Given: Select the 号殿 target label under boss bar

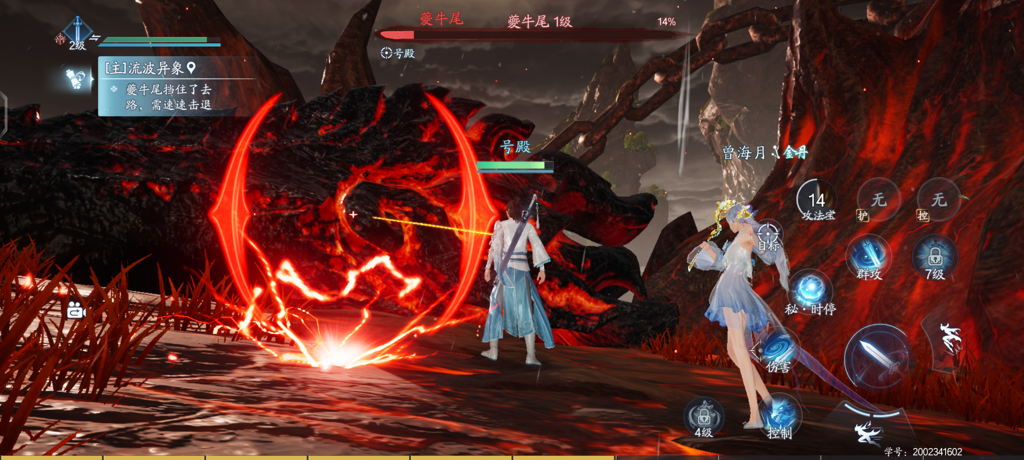Looking at the screenshot, I should click(x=398, y=53).
